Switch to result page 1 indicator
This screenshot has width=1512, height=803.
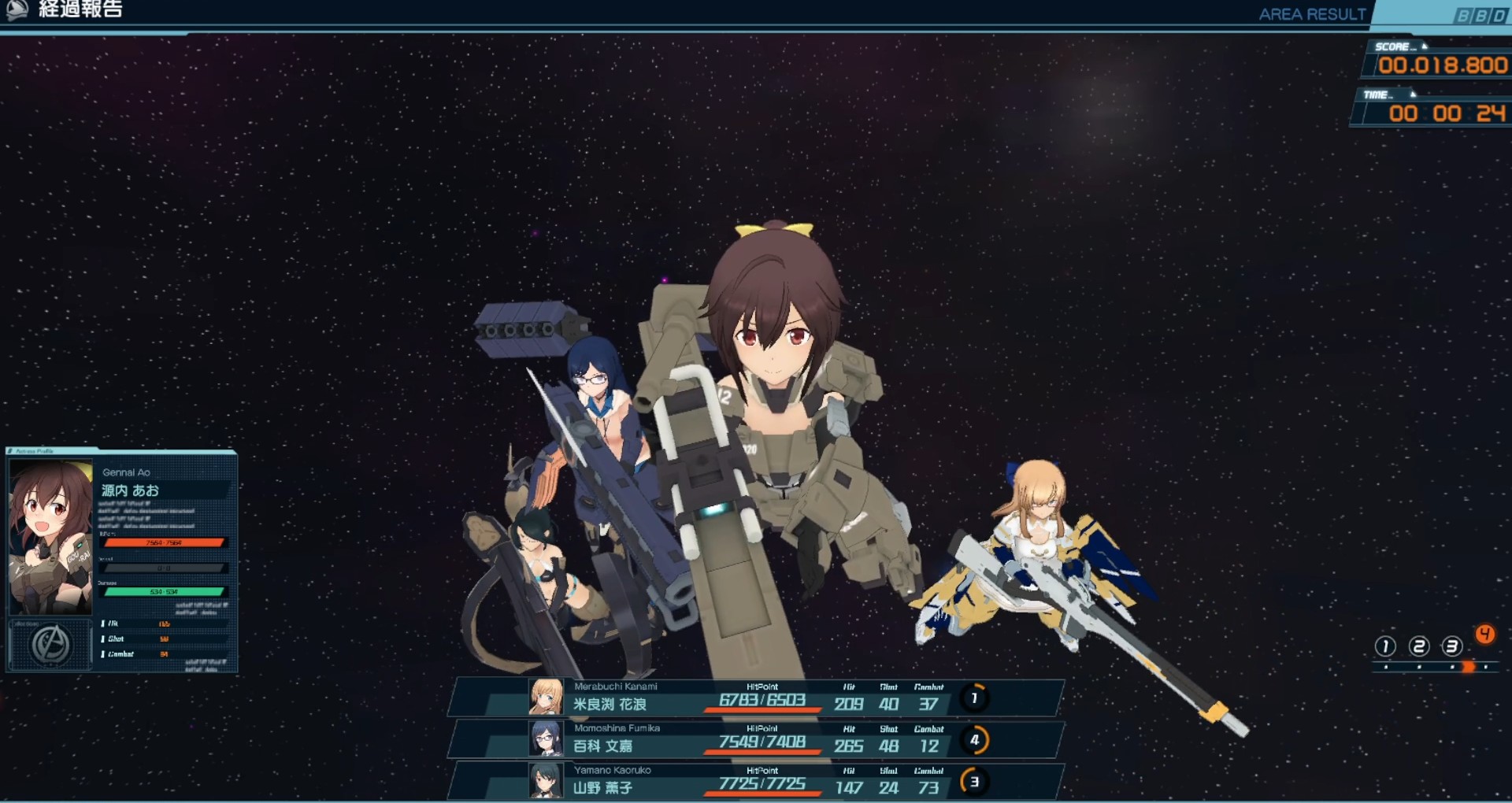1385,646
